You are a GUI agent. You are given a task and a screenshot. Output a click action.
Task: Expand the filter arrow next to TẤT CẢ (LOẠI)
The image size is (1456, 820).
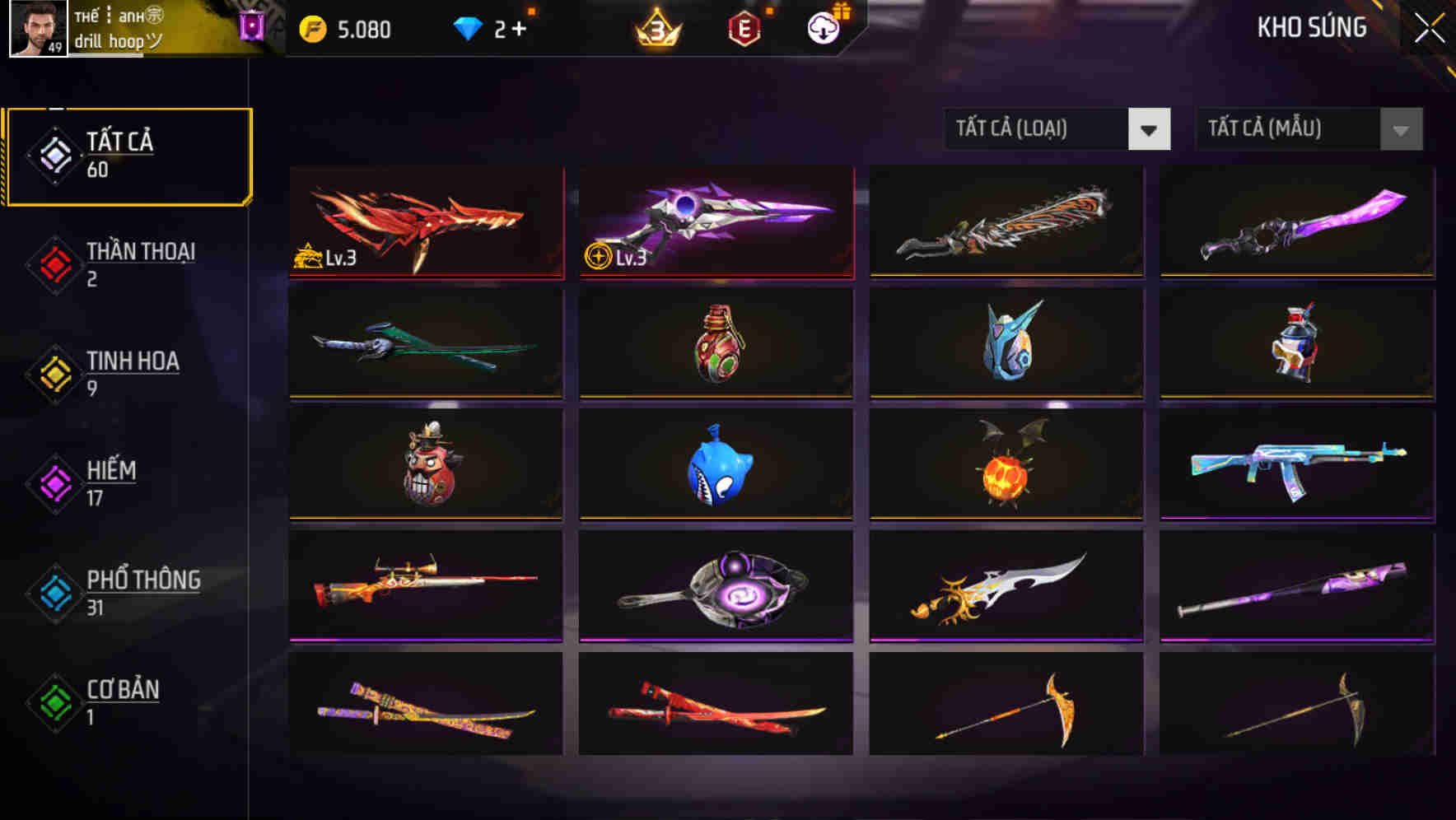pyautogui.click(x=1149, y=129)
